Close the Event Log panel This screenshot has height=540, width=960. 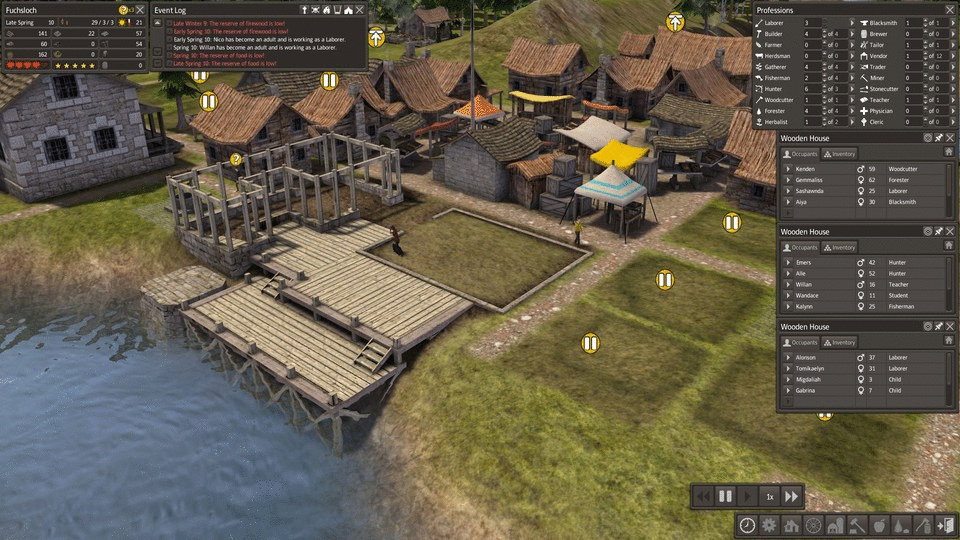coord(359,9)
